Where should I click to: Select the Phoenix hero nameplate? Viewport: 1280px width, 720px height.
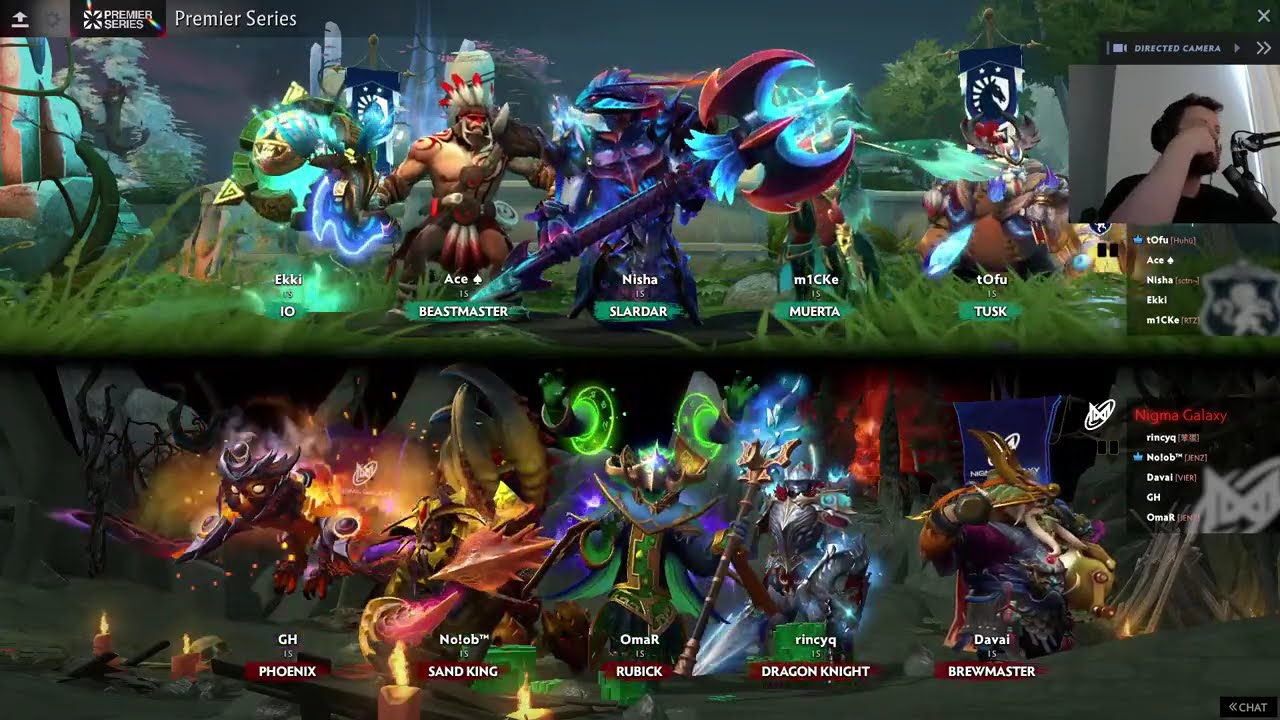tap(287, 671)
